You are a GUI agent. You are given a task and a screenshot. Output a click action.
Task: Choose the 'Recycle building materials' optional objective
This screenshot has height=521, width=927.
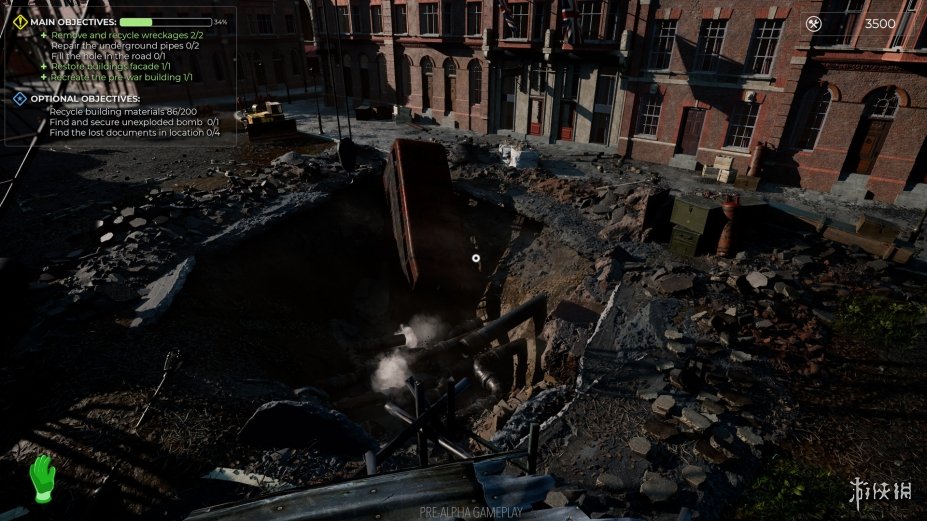pyautogui.click(x=121, y=111)
